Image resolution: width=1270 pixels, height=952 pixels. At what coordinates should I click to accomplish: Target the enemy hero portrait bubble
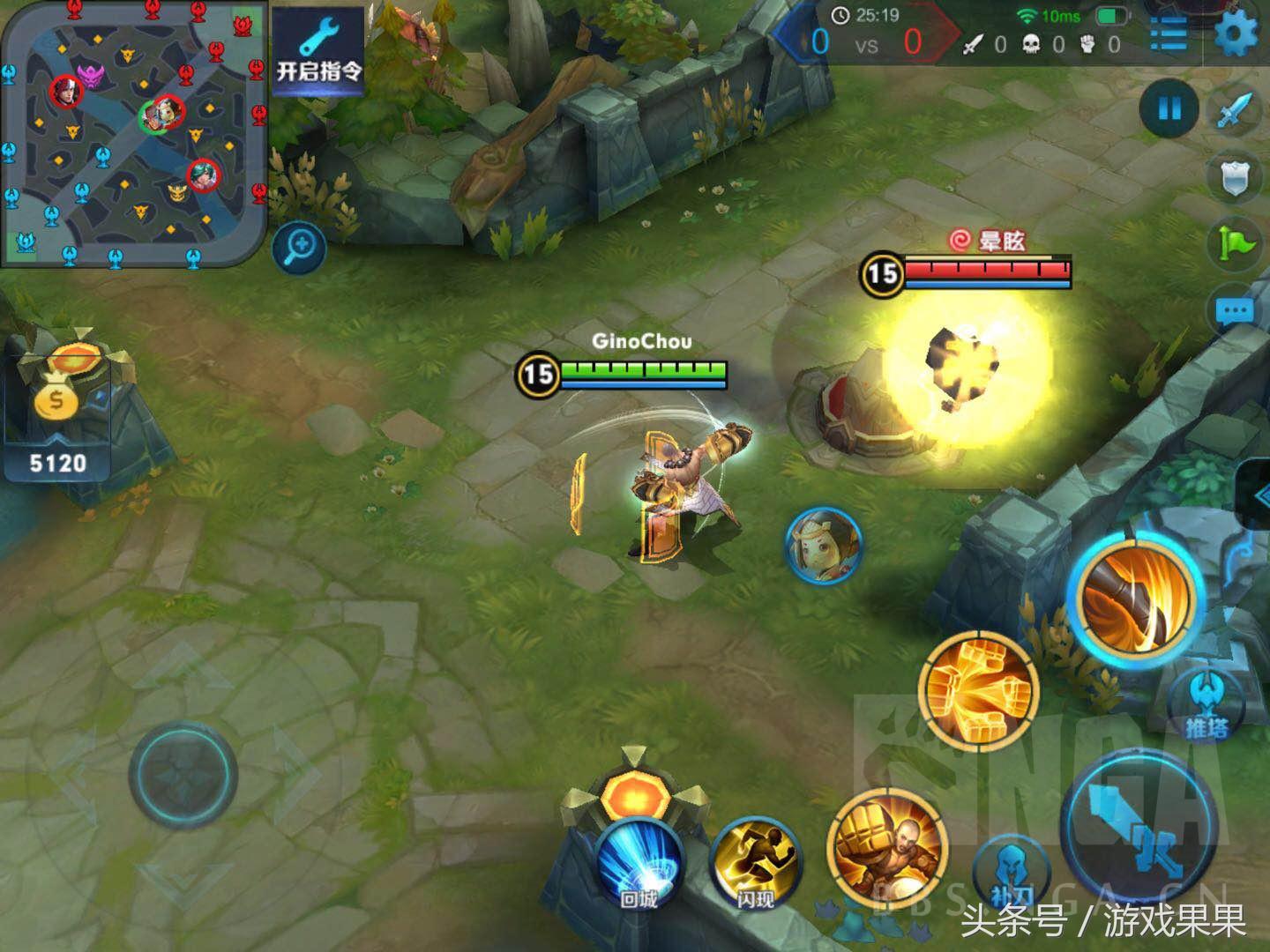(x=823, y=544)
